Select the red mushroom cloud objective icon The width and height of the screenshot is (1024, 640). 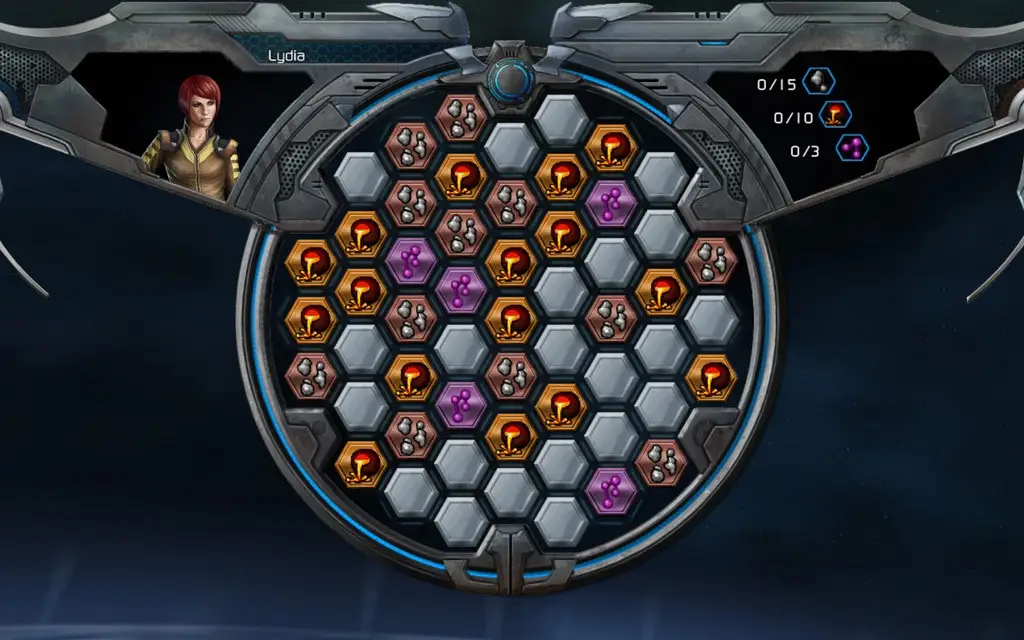tap(835, 116)
